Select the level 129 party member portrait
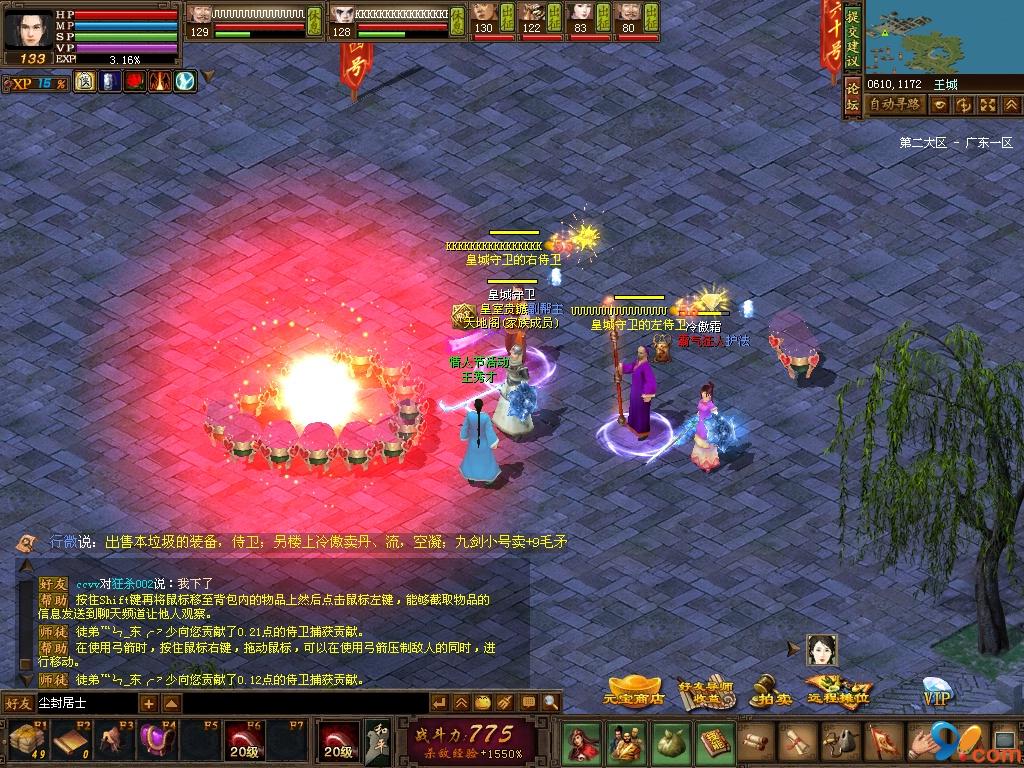 (200, 17)
